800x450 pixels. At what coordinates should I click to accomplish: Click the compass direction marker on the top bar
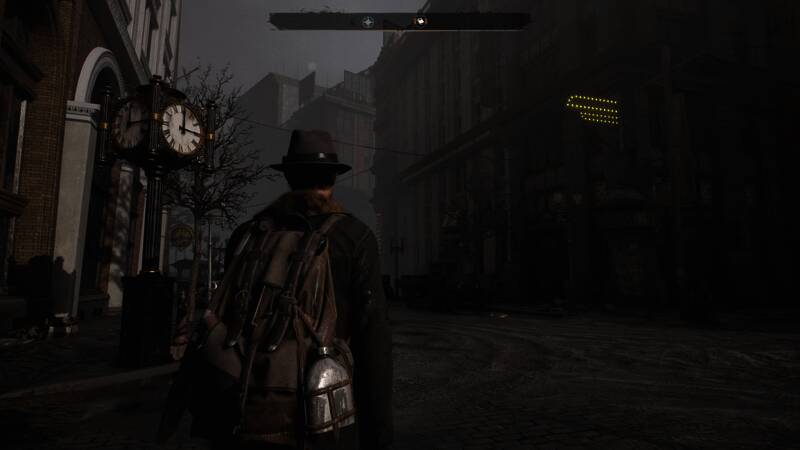click(365, 20)
